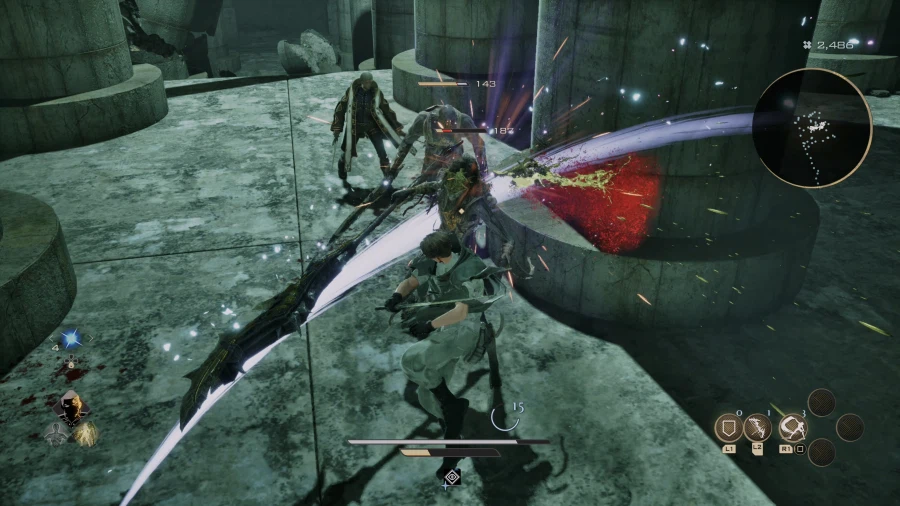900x506 pixels.
Task: Cycle items with the left arrow
Action: point(53,340)
